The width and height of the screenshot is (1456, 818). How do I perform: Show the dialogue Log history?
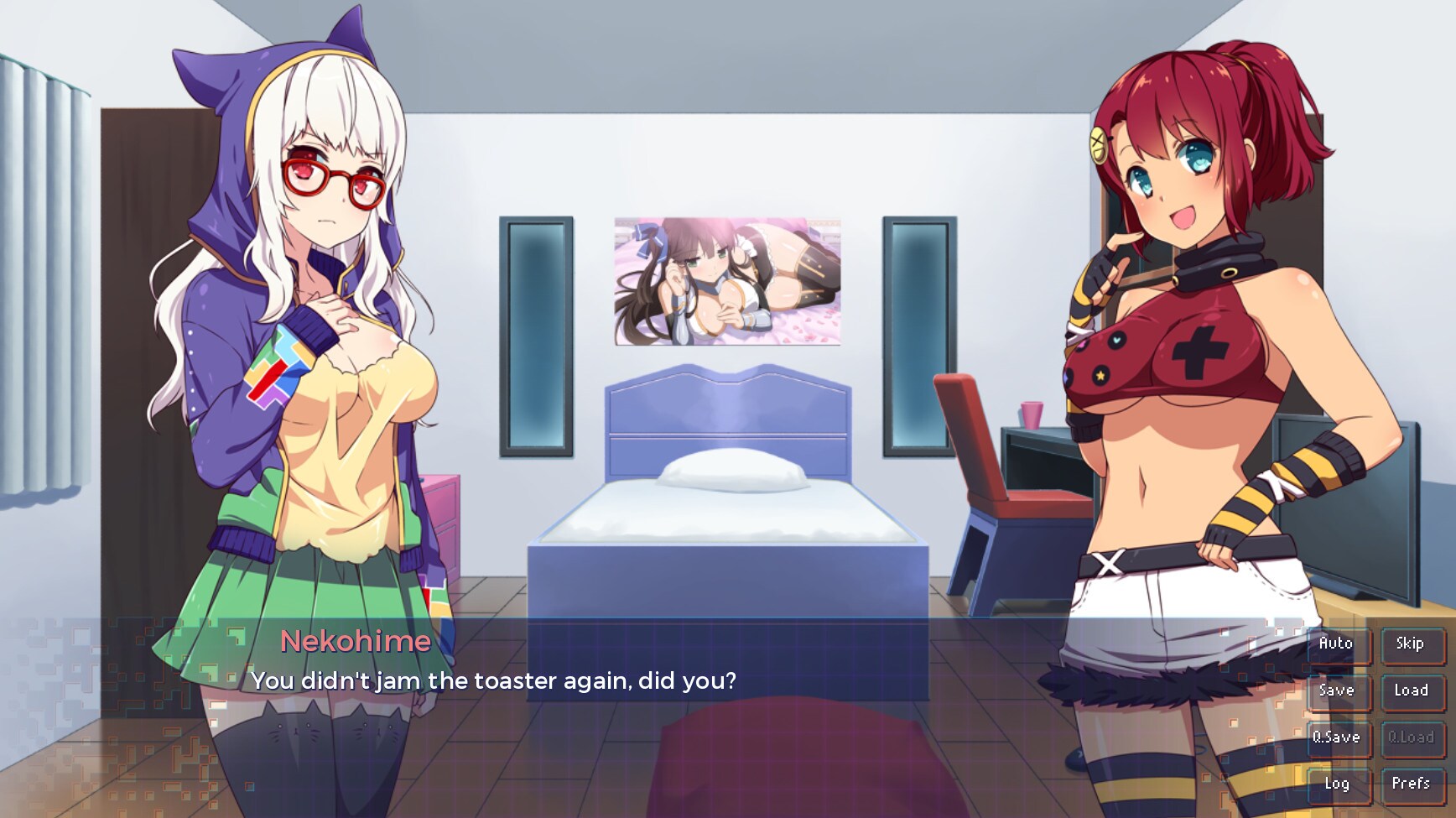(1337, 784)
